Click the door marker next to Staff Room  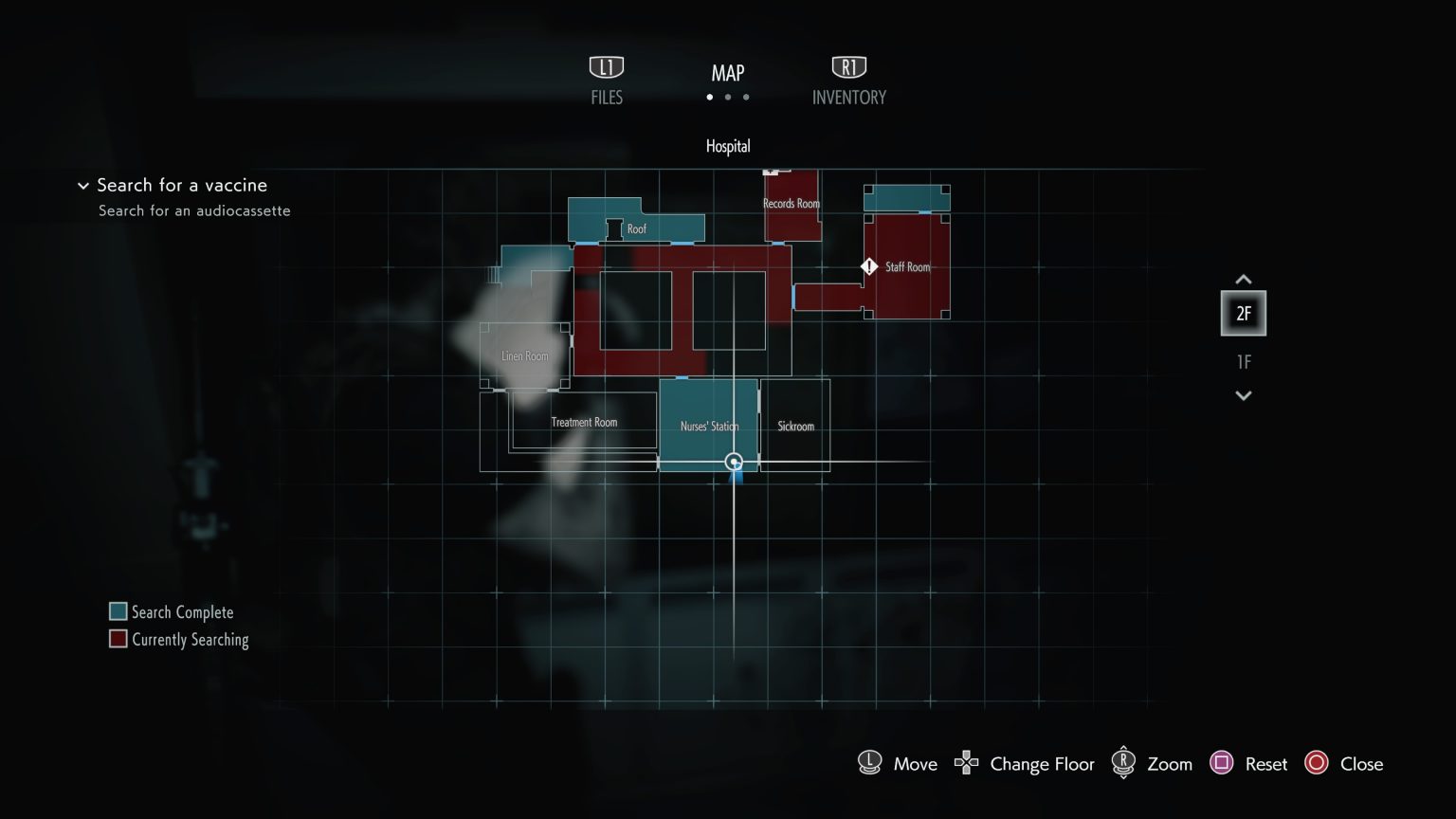click(868, 266)
